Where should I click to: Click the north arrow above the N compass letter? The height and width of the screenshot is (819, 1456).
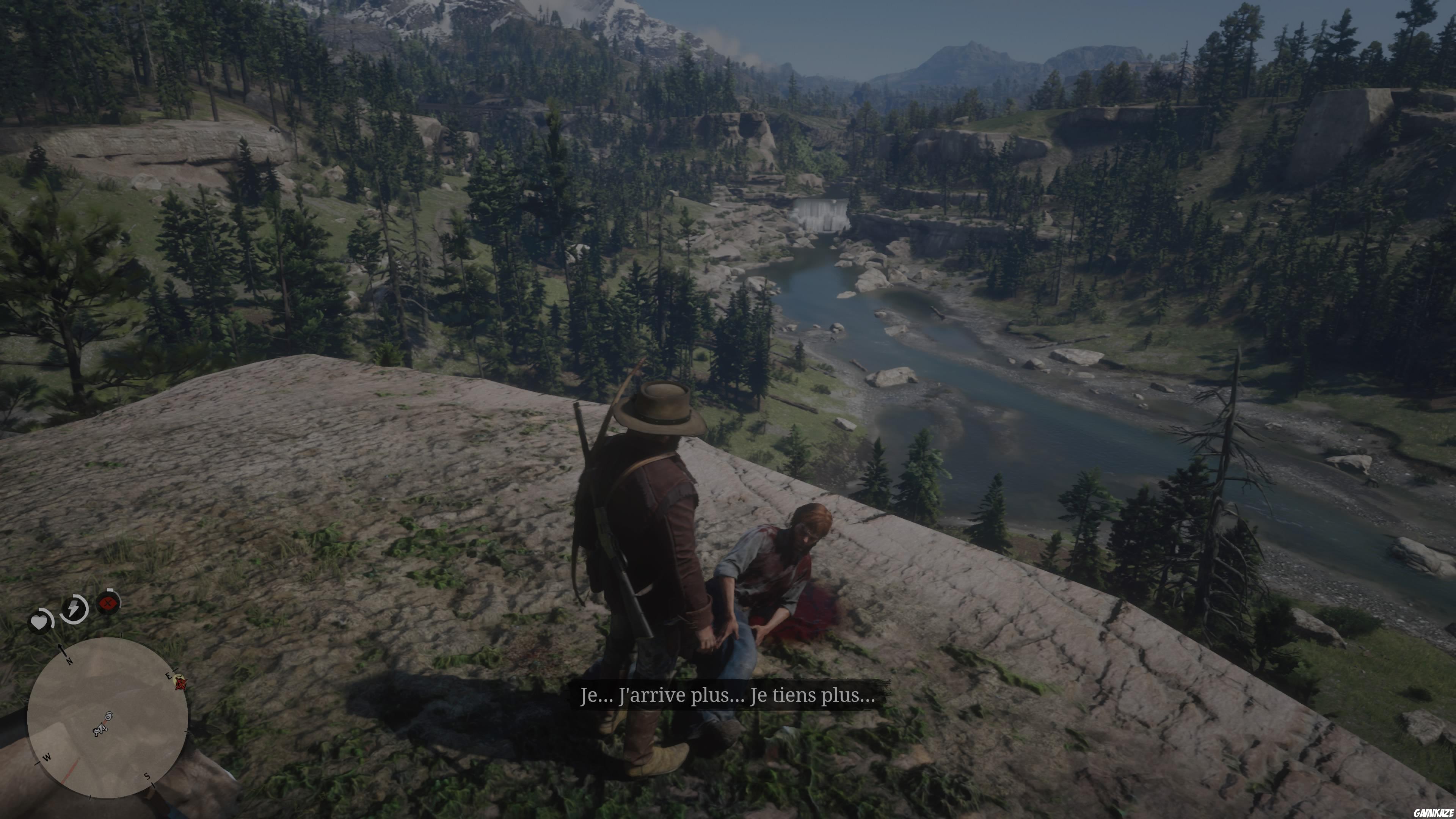60,647
